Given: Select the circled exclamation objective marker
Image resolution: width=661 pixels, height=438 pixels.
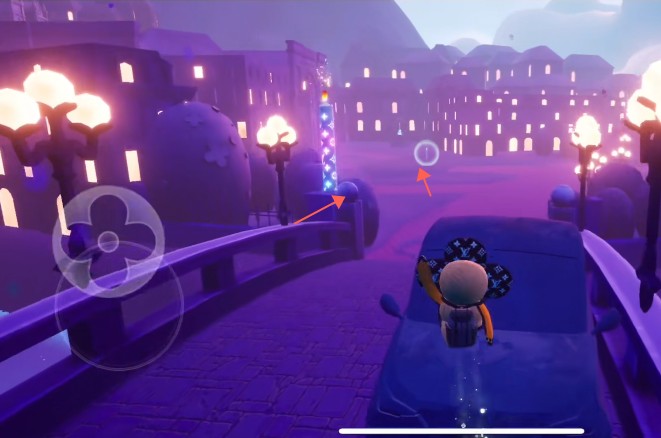Looking at the screenshot, I should coord(426,153).
